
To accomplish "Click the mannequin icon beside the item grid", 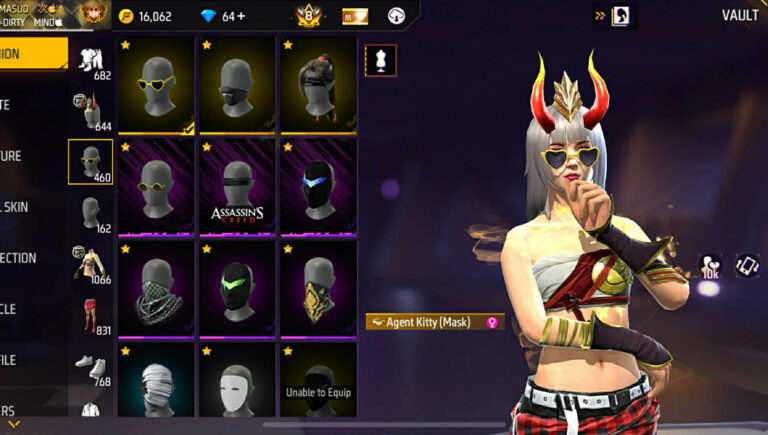I will coord(380,60).
